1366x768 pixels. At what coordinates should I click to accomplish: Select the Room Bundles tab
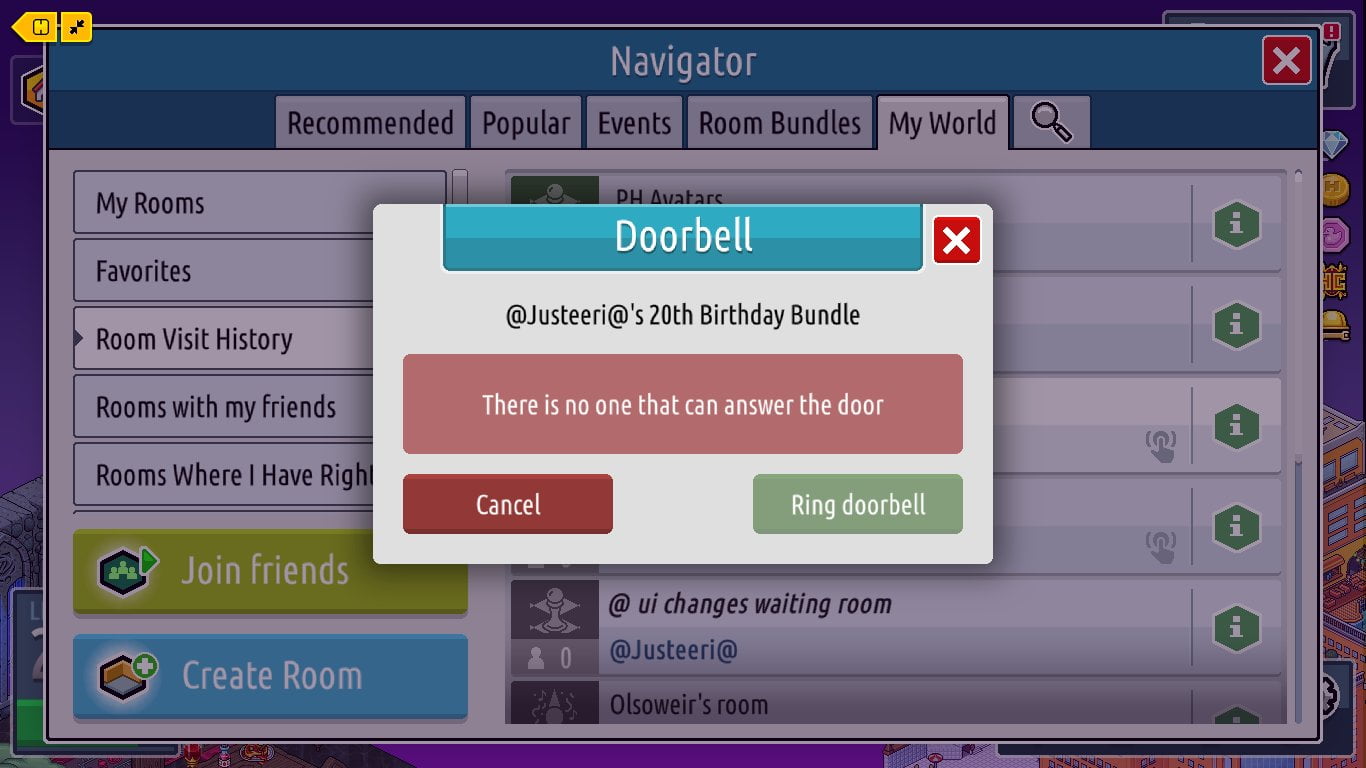tap(779, 123)
